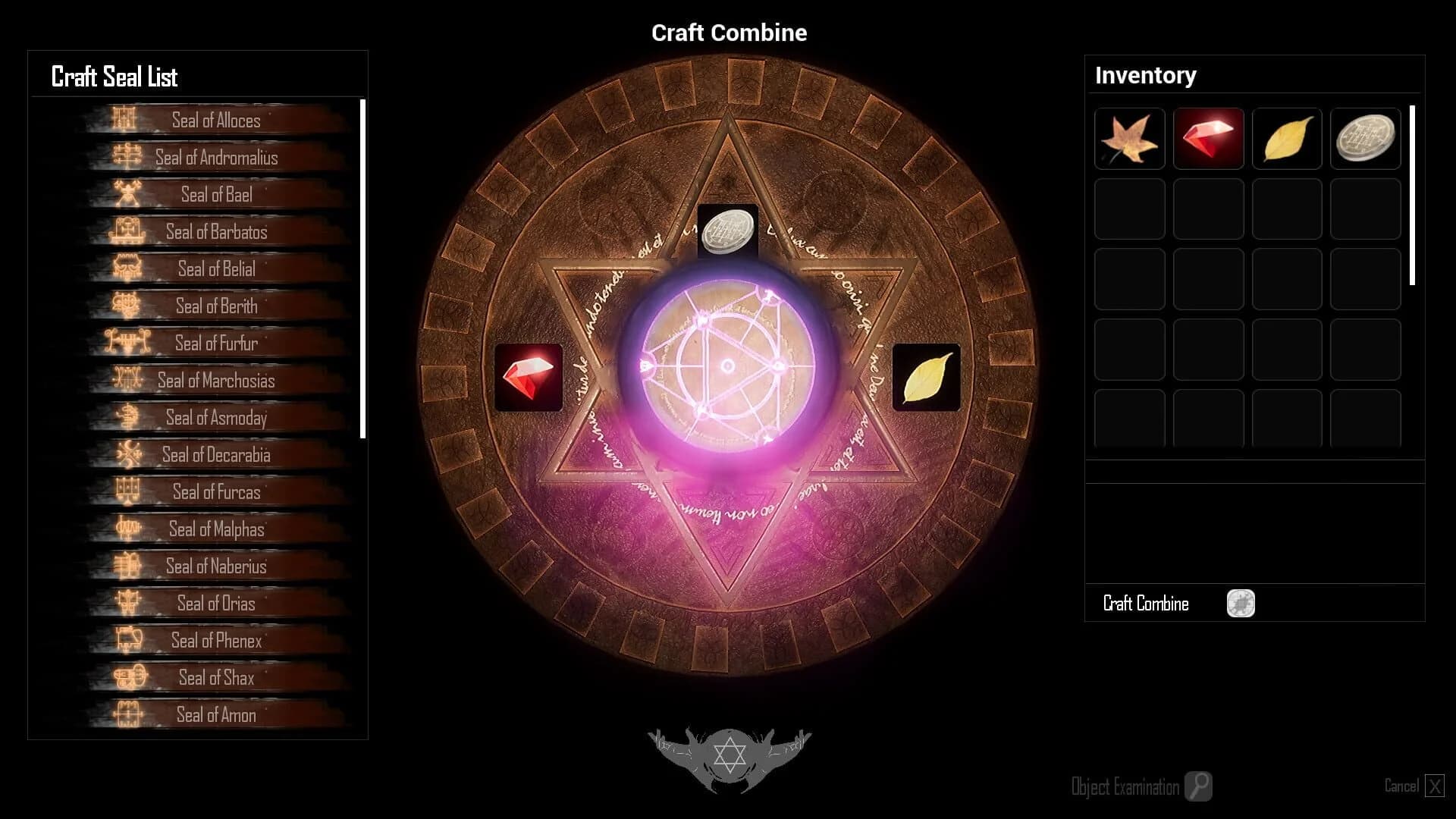Select the red gem in the inventory
Image resolution: width=1456 pixels, height=819 pixels.
tap(1208, 139)
